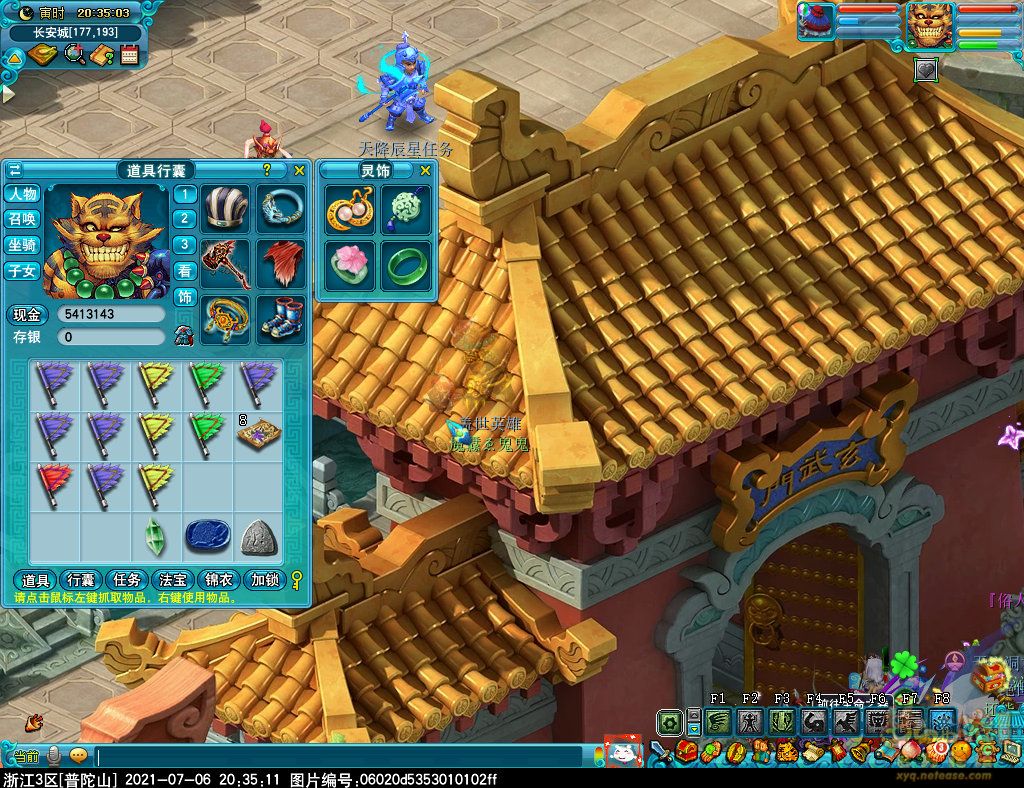
Task: Select the equipped hammer weapon slot
Action: click(x=226, y=264)
